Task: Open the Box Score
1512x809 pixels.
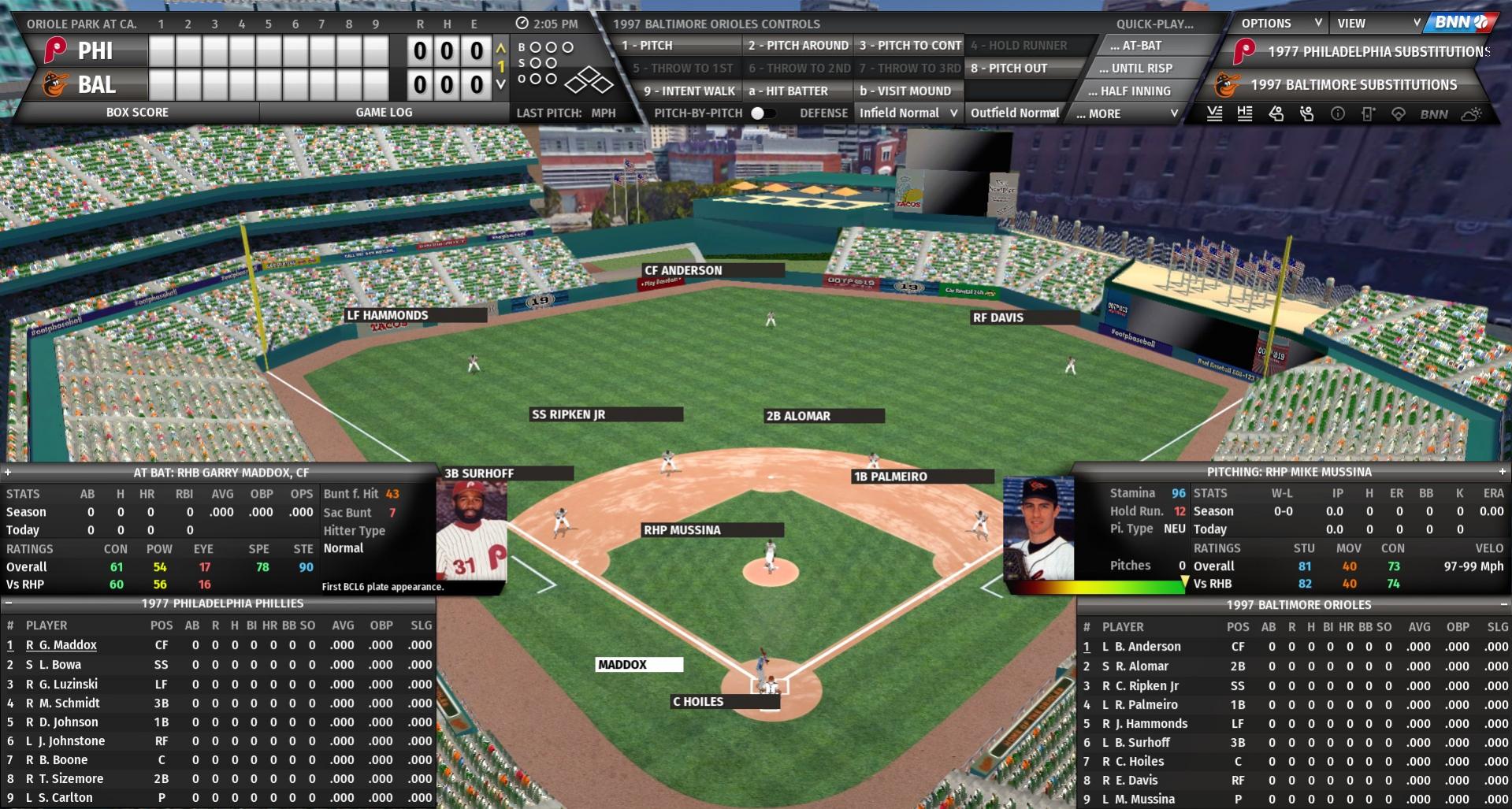Action: [137, 113]
